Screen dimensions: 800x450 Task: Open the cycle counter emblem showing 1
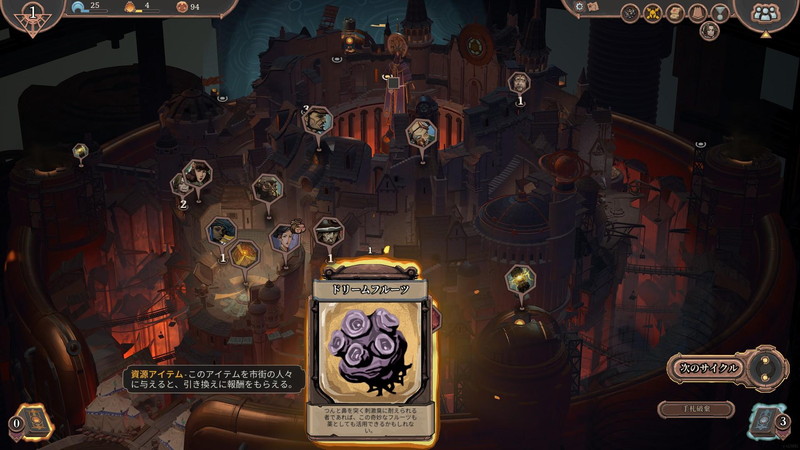pyautogui.click(x=35, y=14)
